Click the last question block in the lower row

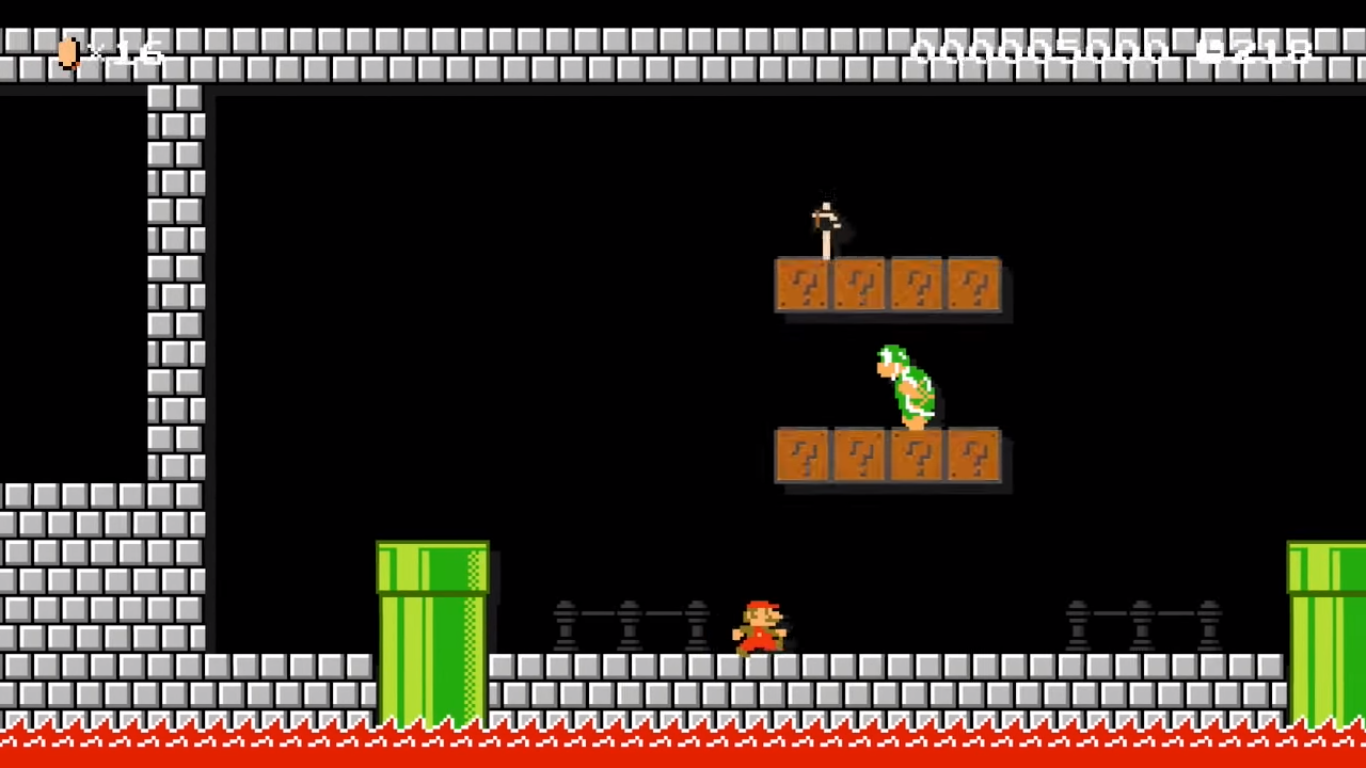point(972,456)
